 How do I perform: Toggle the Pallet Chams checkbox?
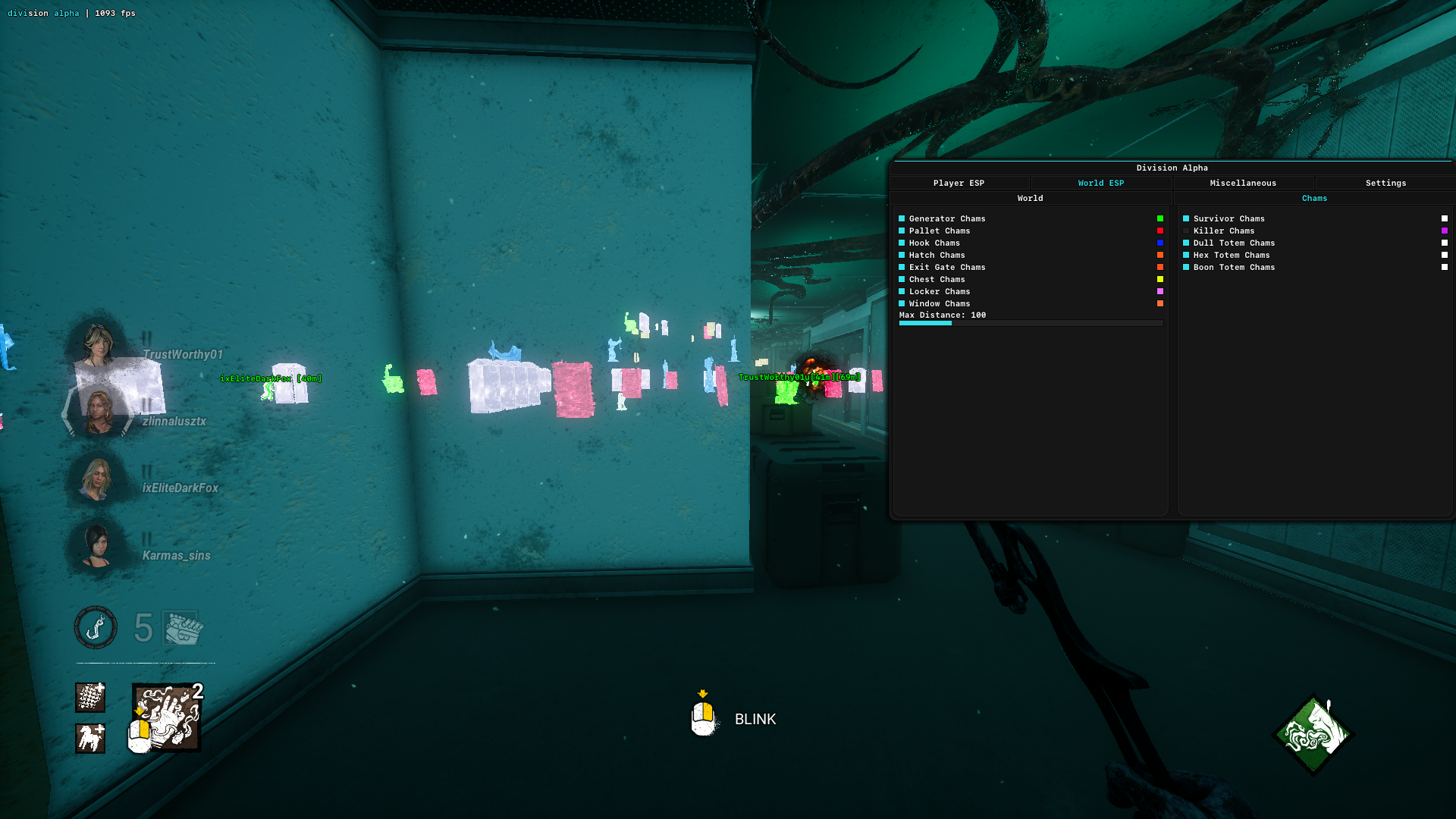[902, 231]
